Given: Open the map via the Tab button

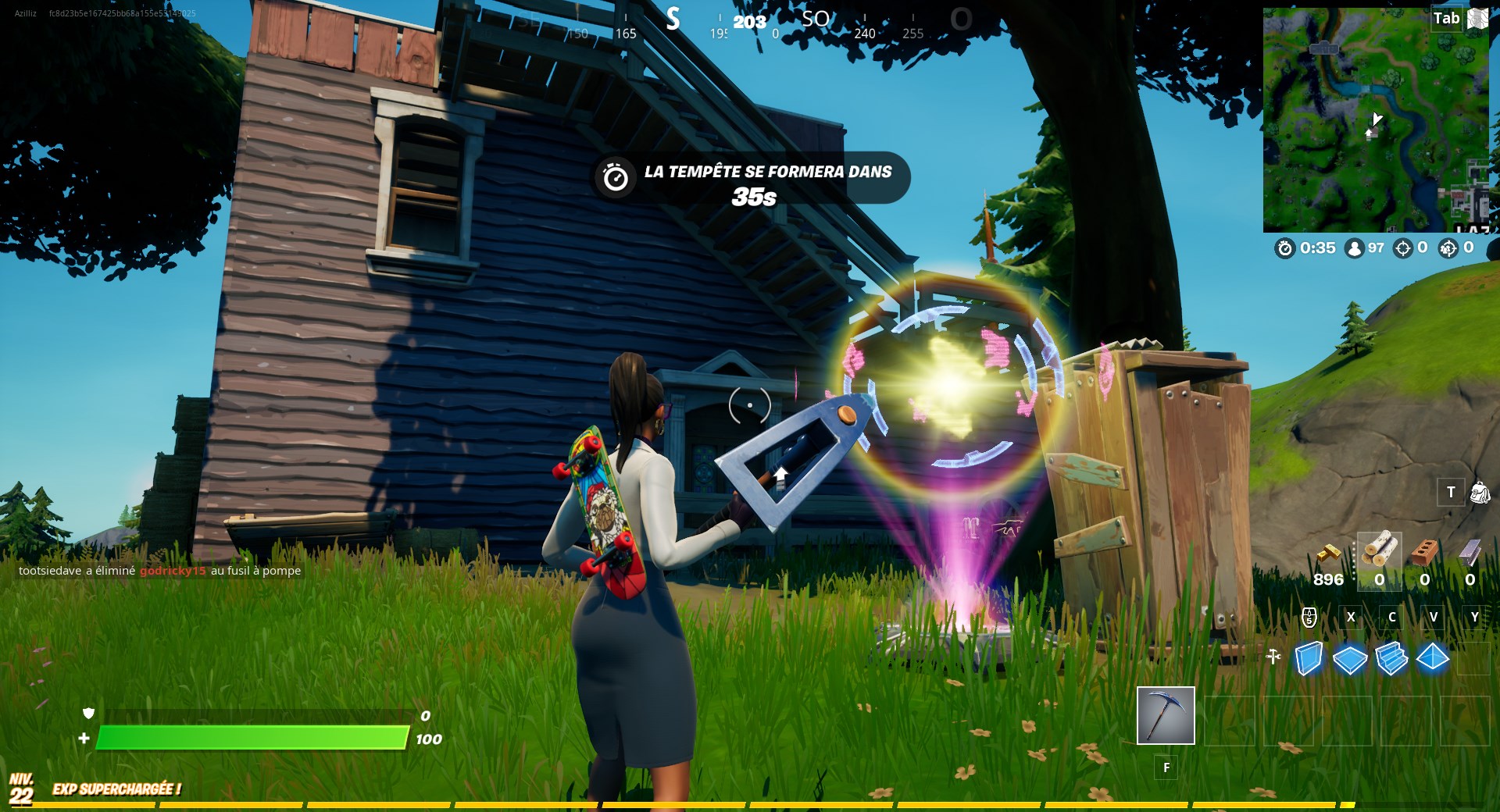Looking at the screenshot, I should (x=1445, y=18).
